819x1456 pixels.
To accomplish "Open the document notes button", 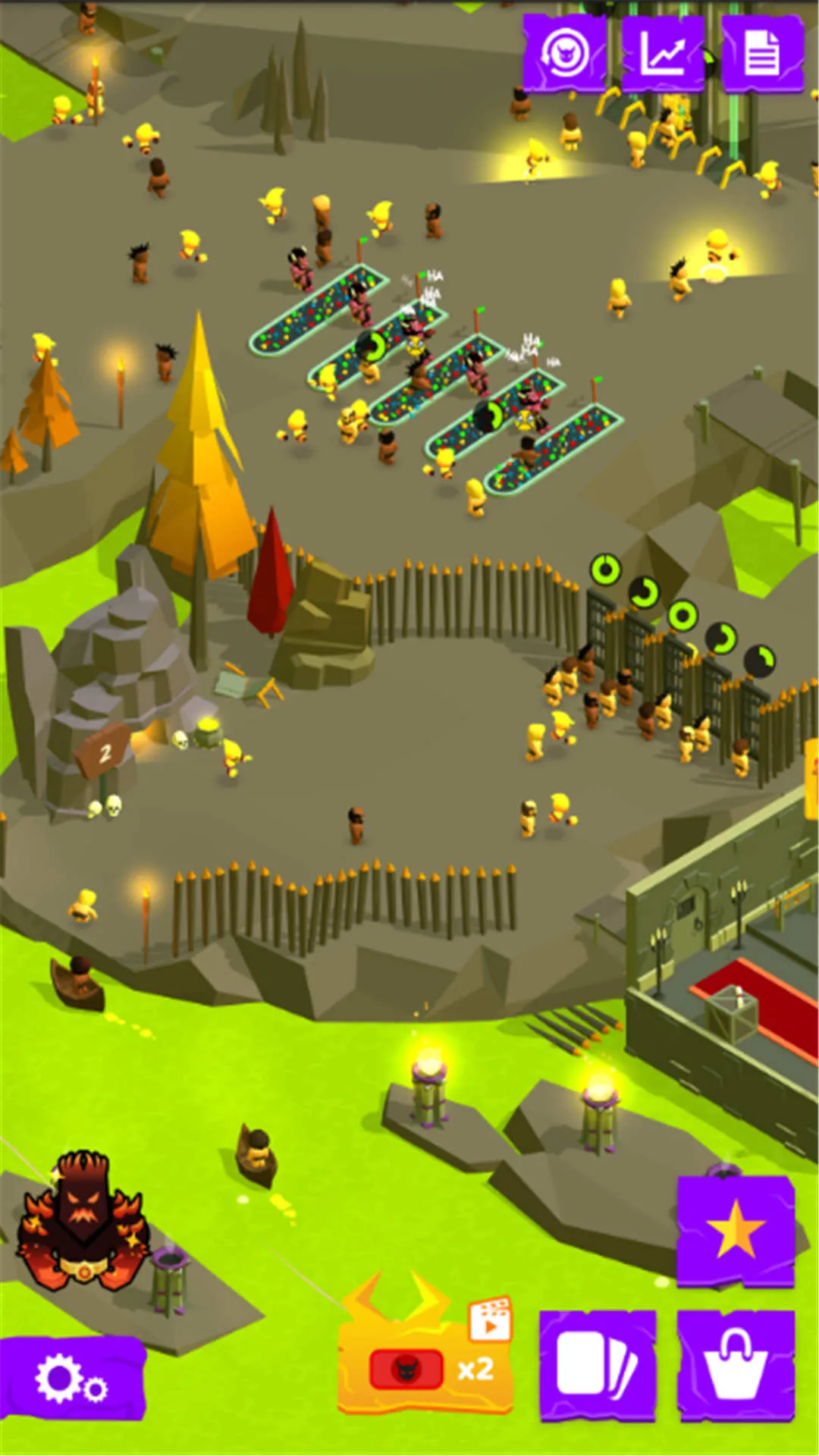I will coord(762,54).
